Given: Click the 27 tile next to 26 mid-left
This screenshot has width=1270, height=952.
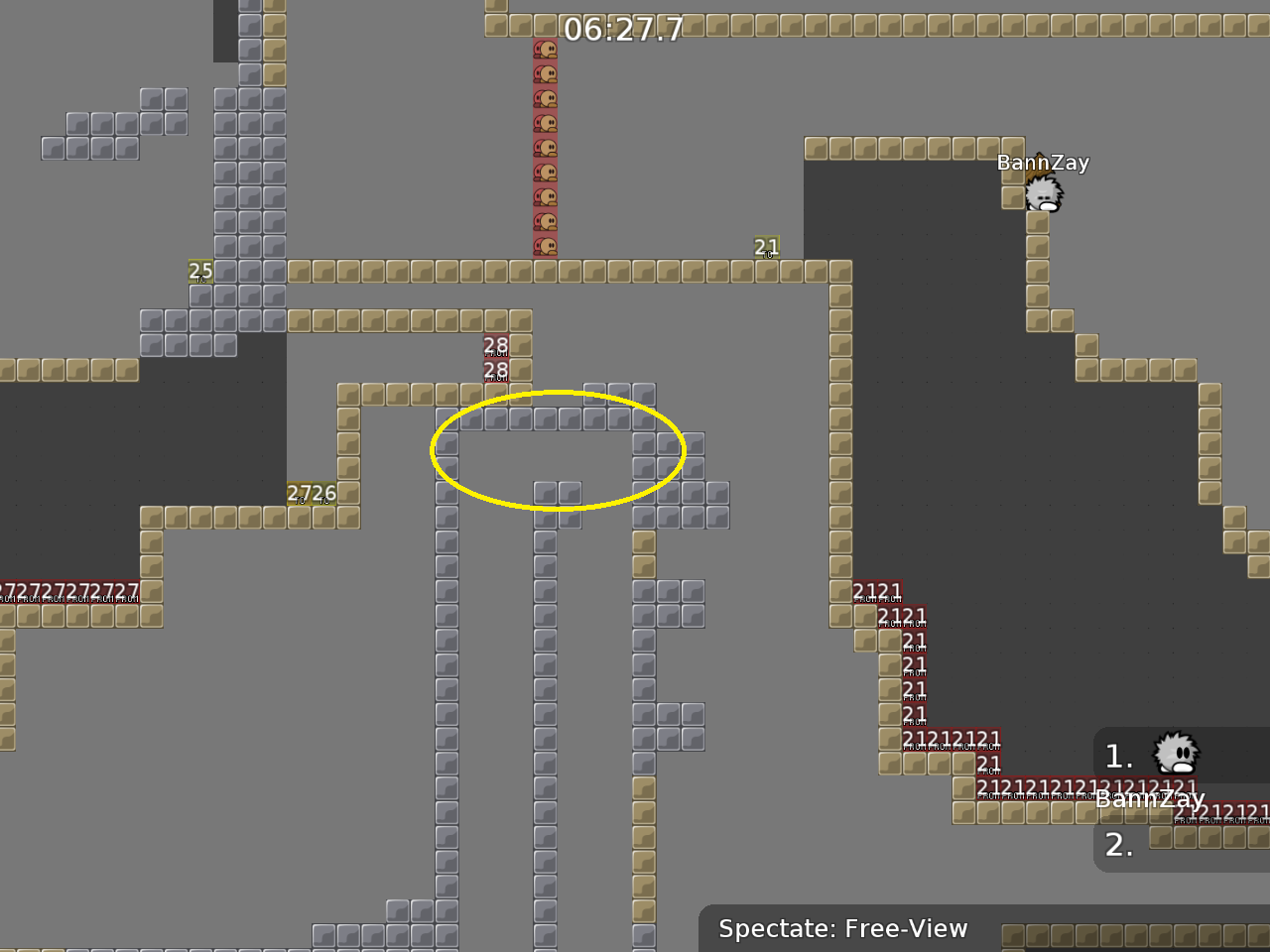Looking at the screenshot, I should pos(300,492).
